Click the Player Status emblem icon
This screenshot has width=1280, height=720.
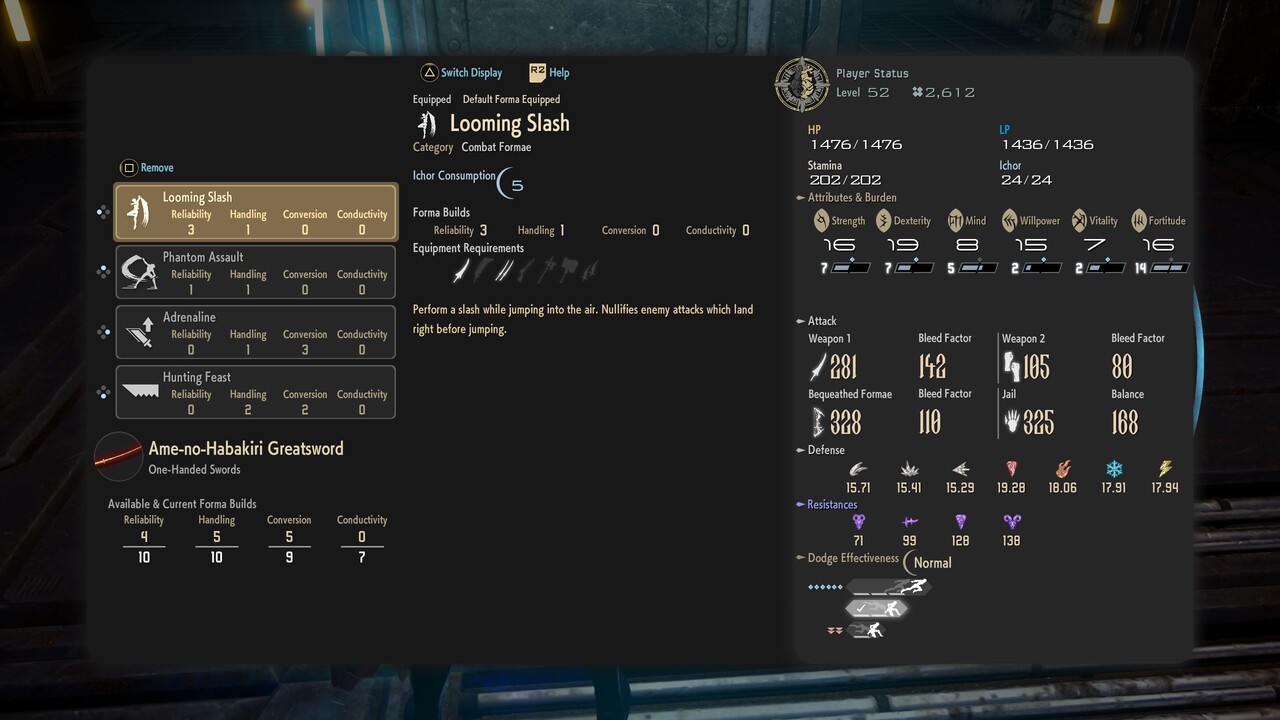pos(801,84)
